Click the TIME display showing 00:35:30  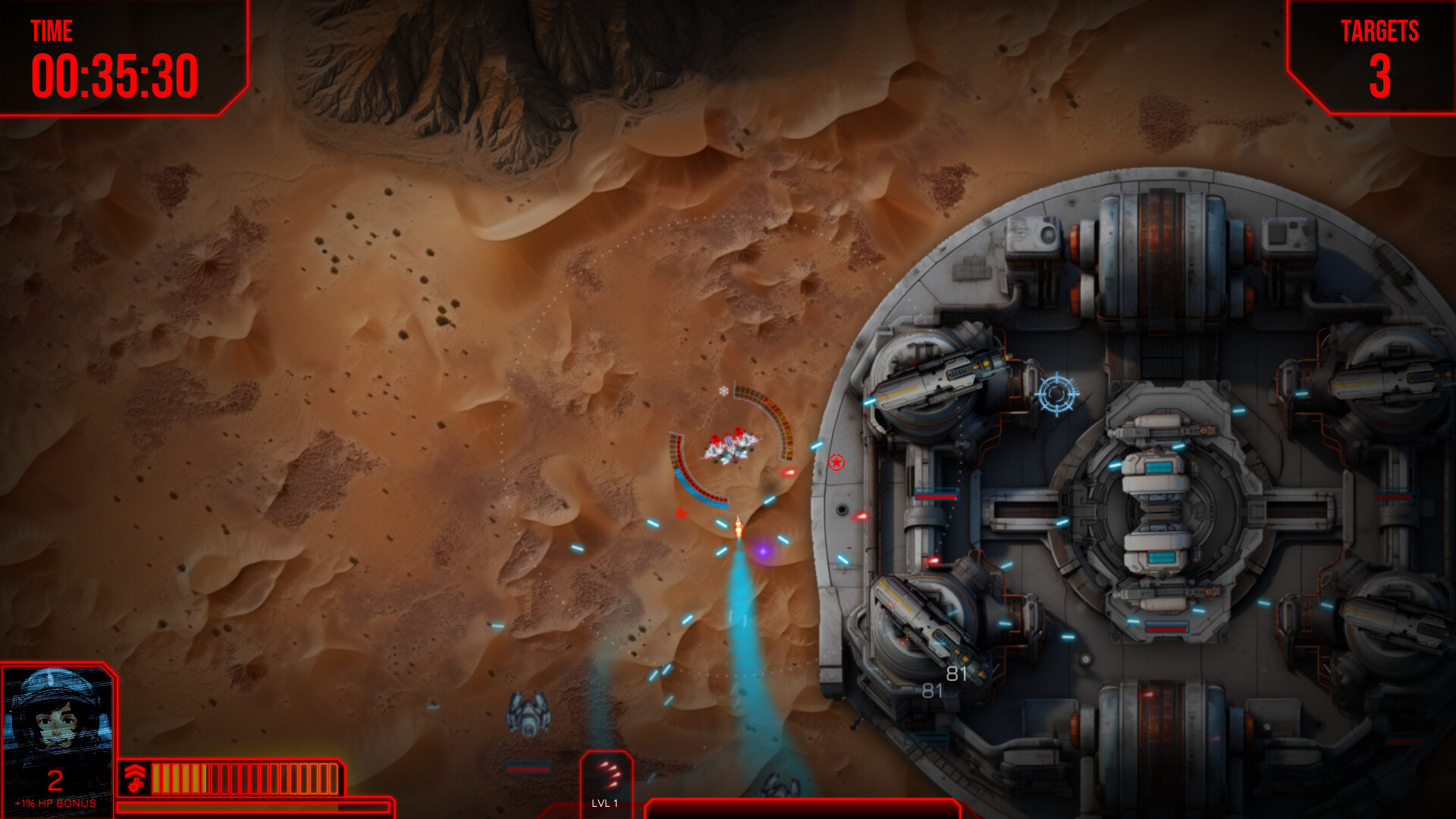114,76
